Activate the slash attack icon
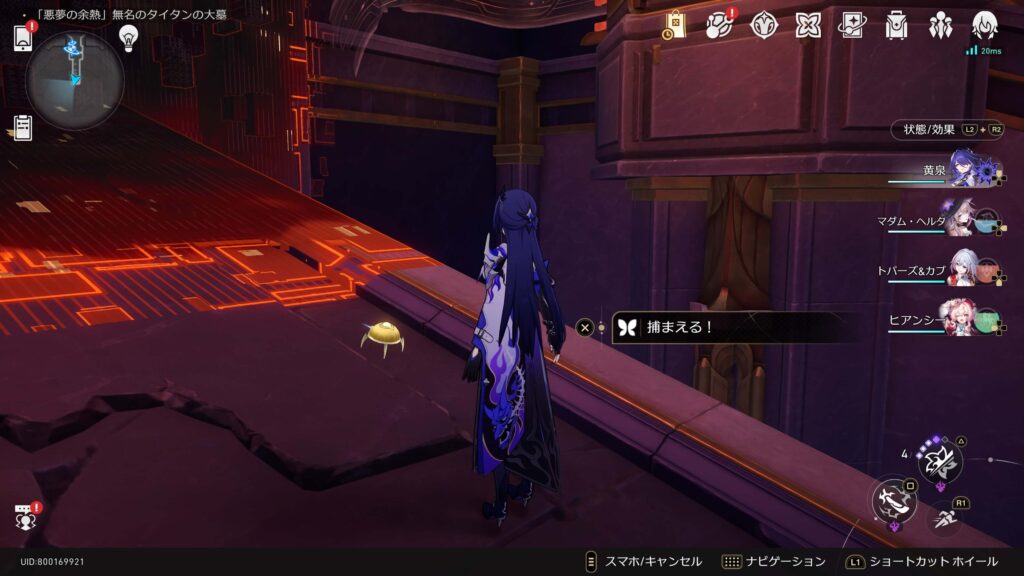Viewport: 1024px width, 576px height. click(x=892, y=501)
